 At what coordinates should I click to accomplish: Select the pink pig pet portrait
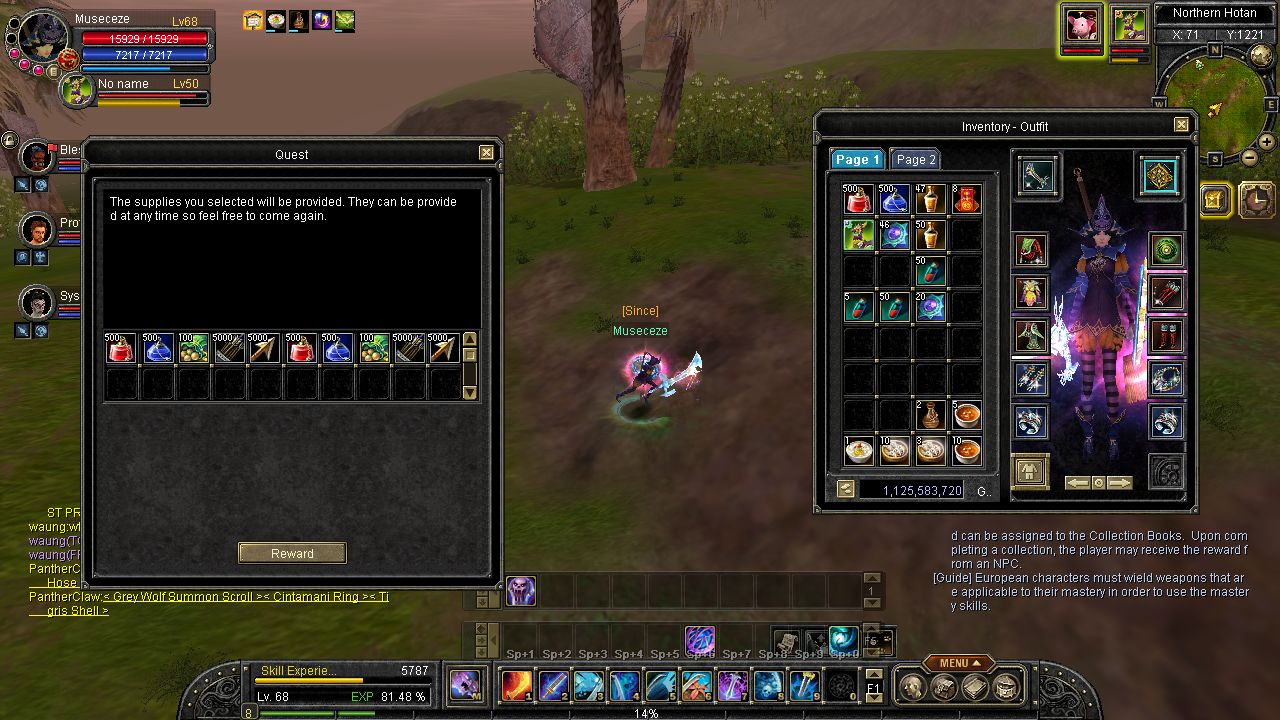click(1081, 25)
